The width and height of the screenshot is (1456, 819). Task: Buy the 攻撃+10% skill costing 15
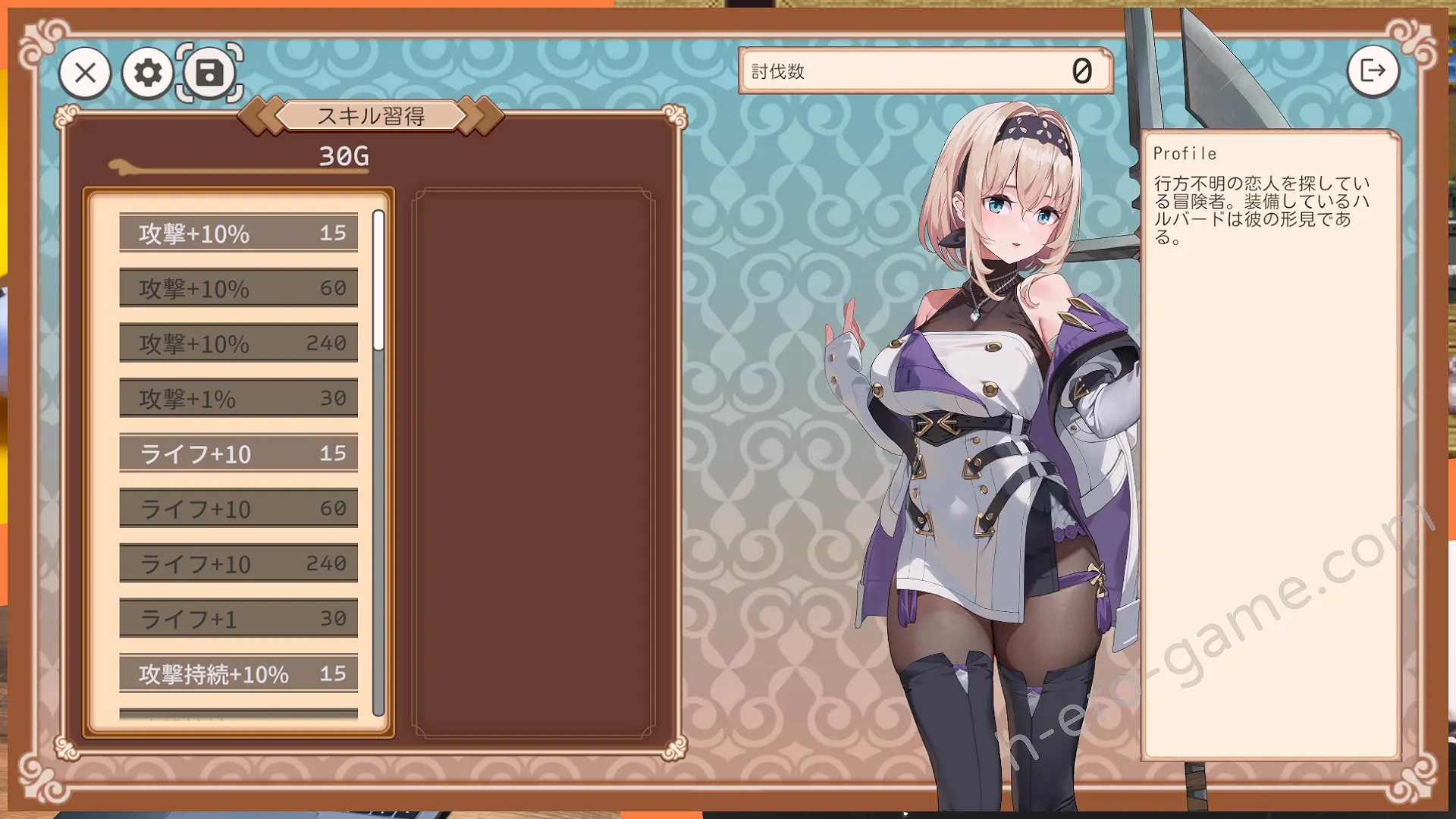click(238, 233)
